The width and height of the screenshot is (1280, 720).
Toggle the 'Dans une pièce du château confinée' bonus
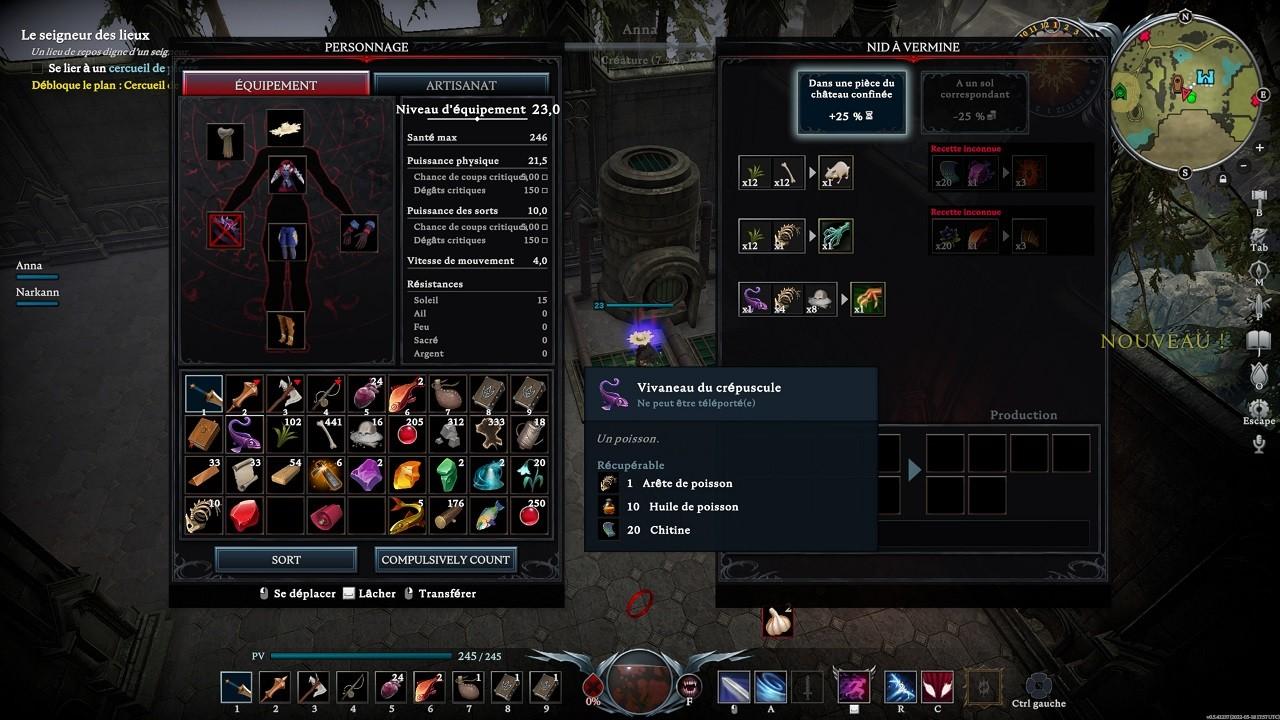tap(852, 102)
